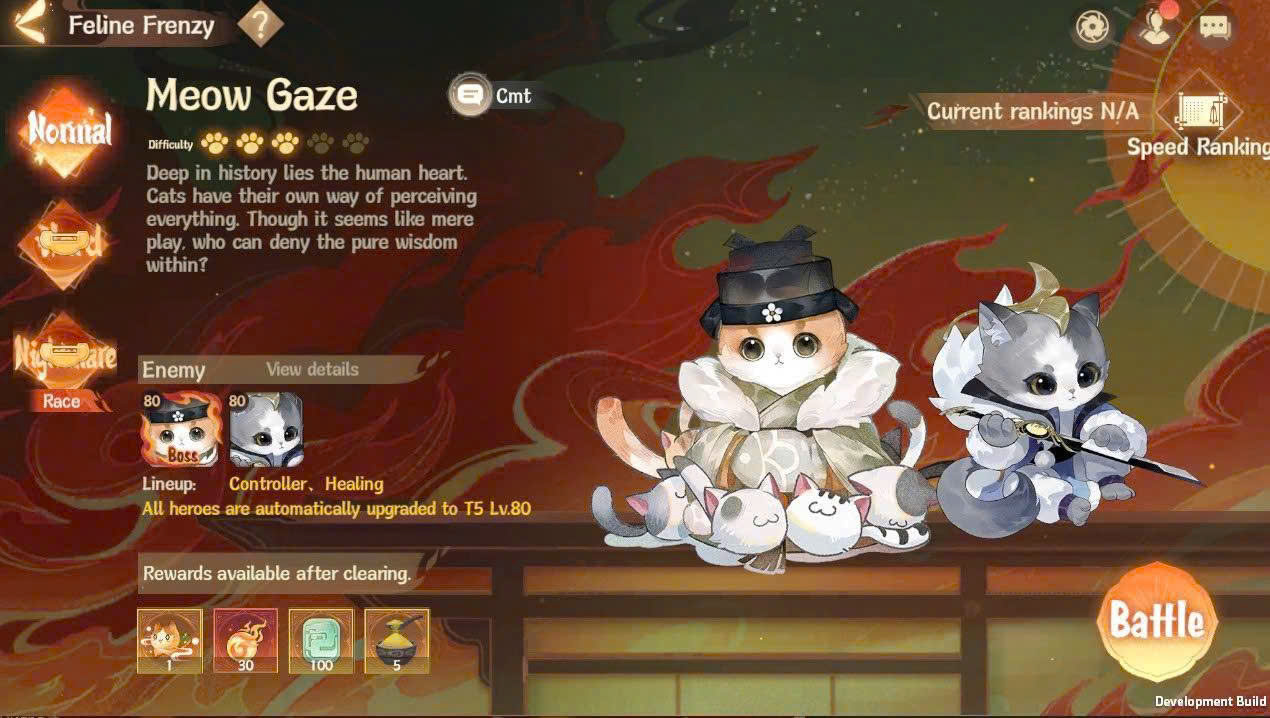The width and height of the screenshot is (1270, 718).
Task: Open the swirl icon in the top bar
Action: [x=1092, y=27]
